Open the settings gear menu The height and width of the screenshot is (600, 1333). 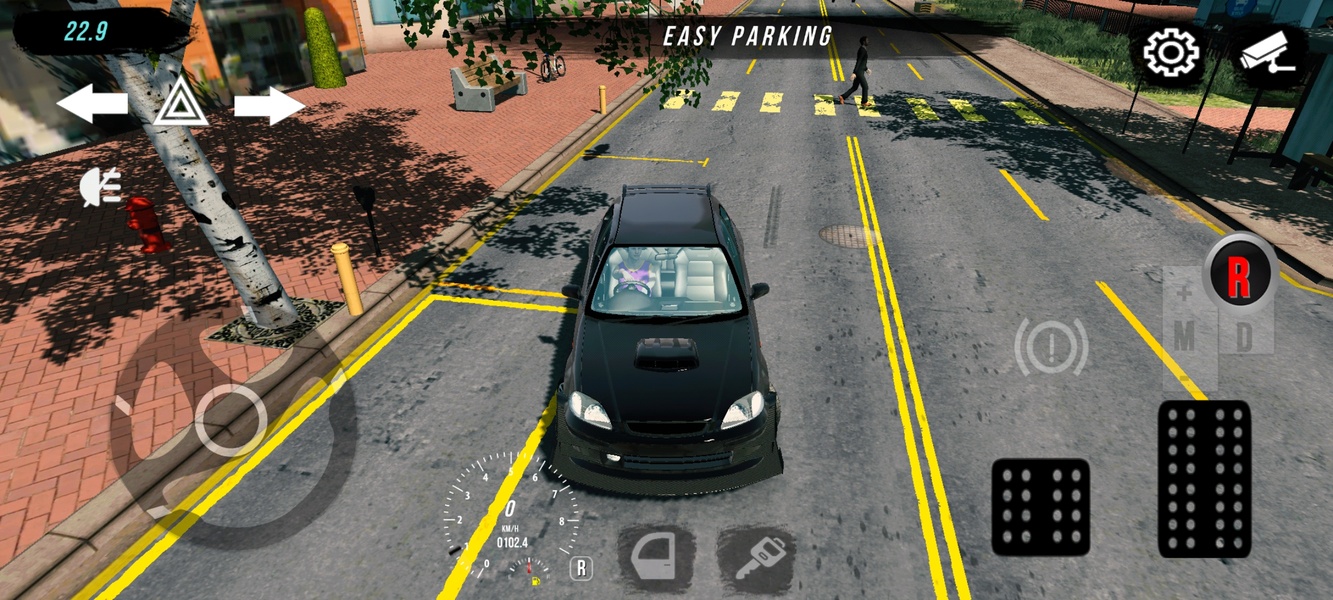[x=1171, y=53]
